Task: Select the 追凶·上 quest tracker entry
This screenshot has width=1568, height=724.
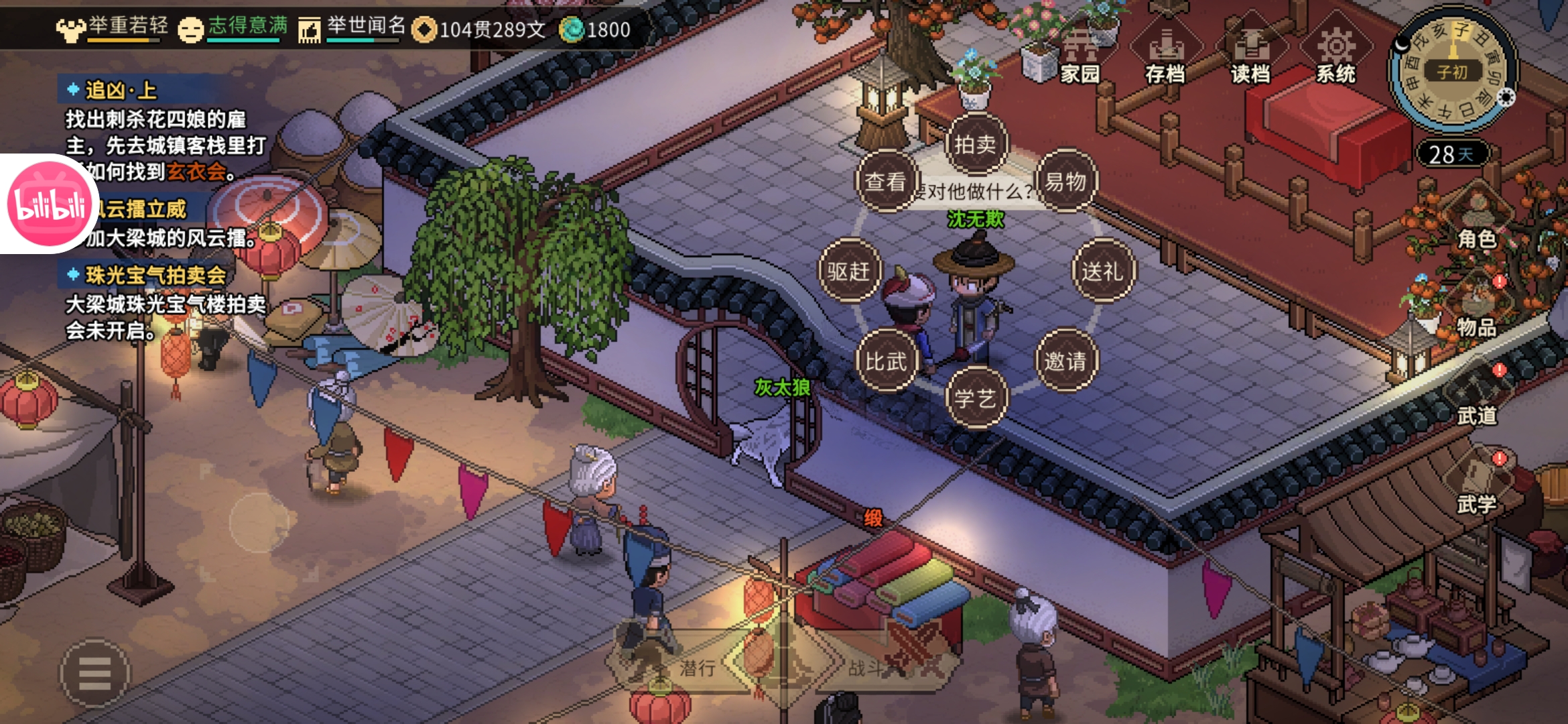Action: 121,90
